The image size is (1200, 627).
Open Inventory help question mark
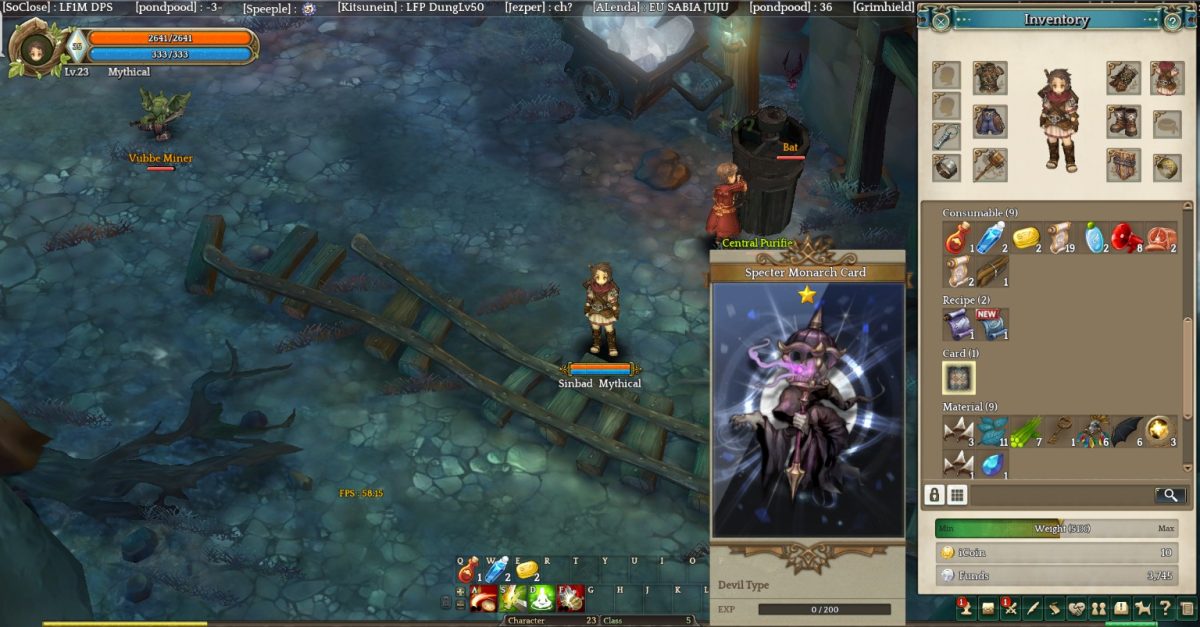point(1172,20)
